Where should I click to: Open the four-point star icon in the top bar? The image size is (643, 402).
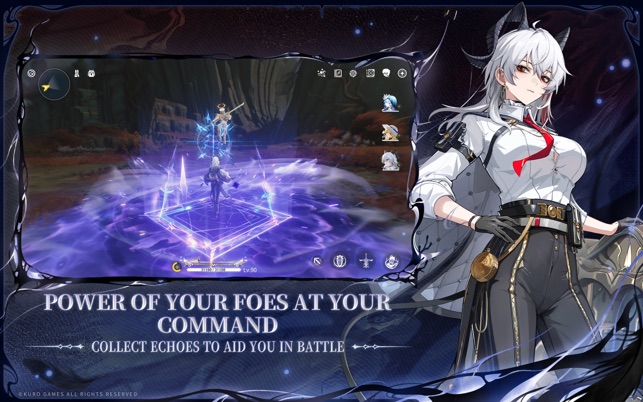402,73
